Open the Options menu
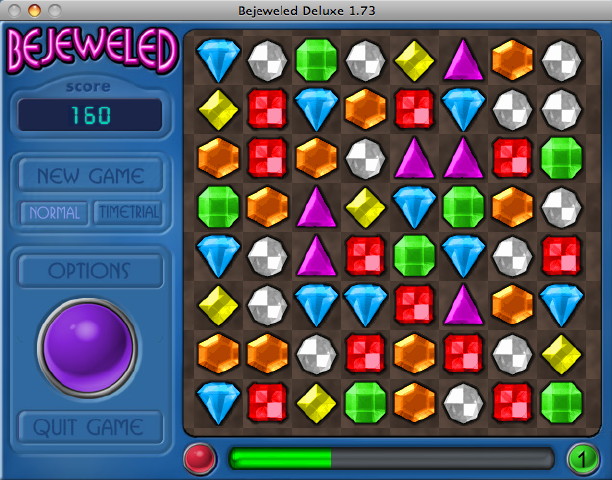The height and width of the screenshot is (480, 612). (90, 271)
